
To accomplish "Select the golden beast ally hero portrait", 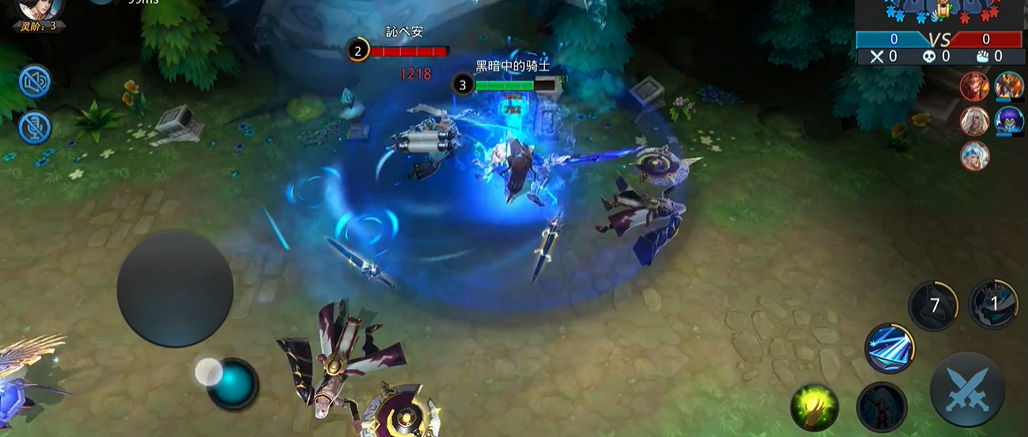I will [x=1008, y=87].
